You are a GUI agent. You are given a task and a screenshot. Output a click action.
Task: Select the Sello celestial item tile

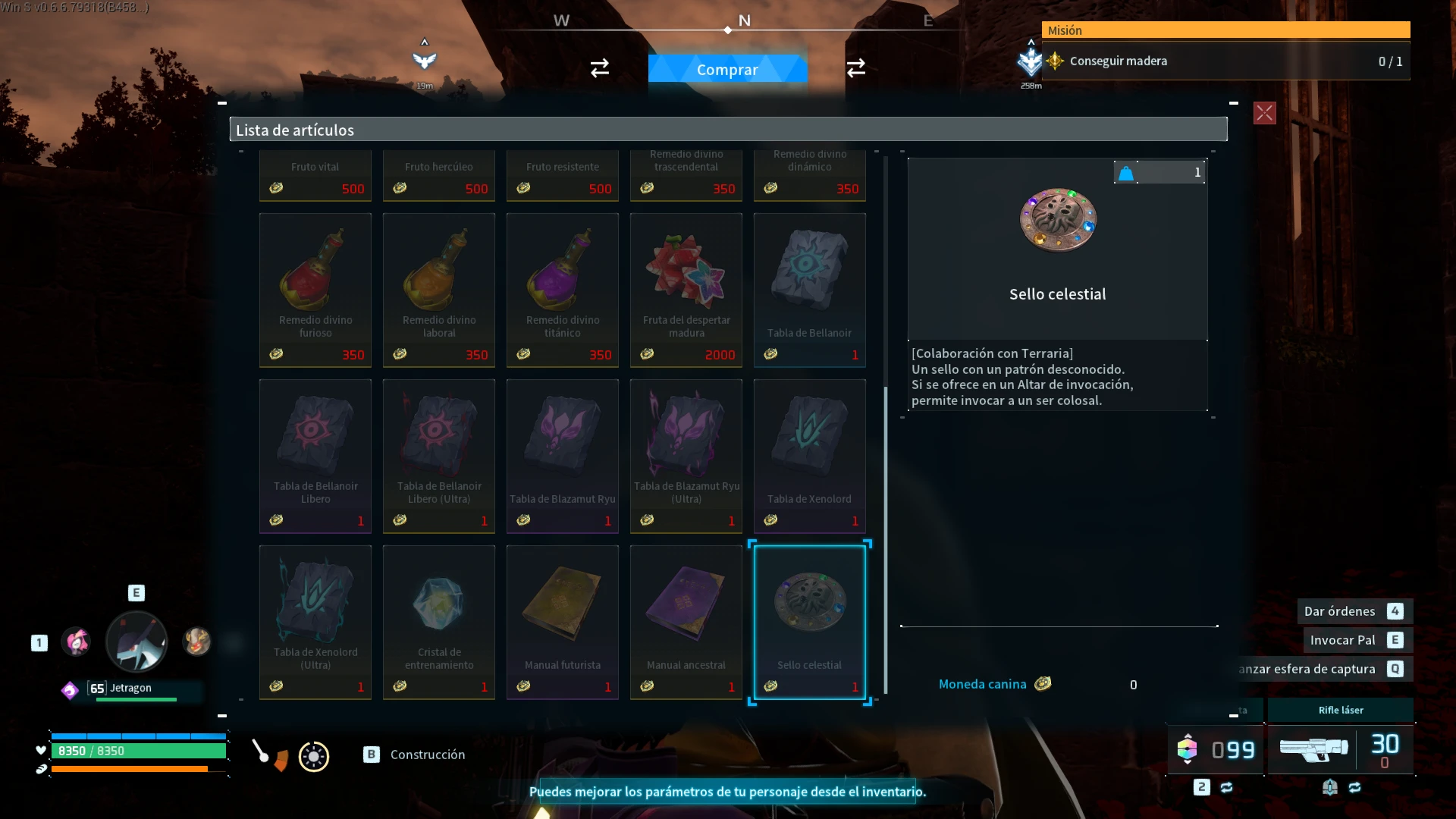809,622
